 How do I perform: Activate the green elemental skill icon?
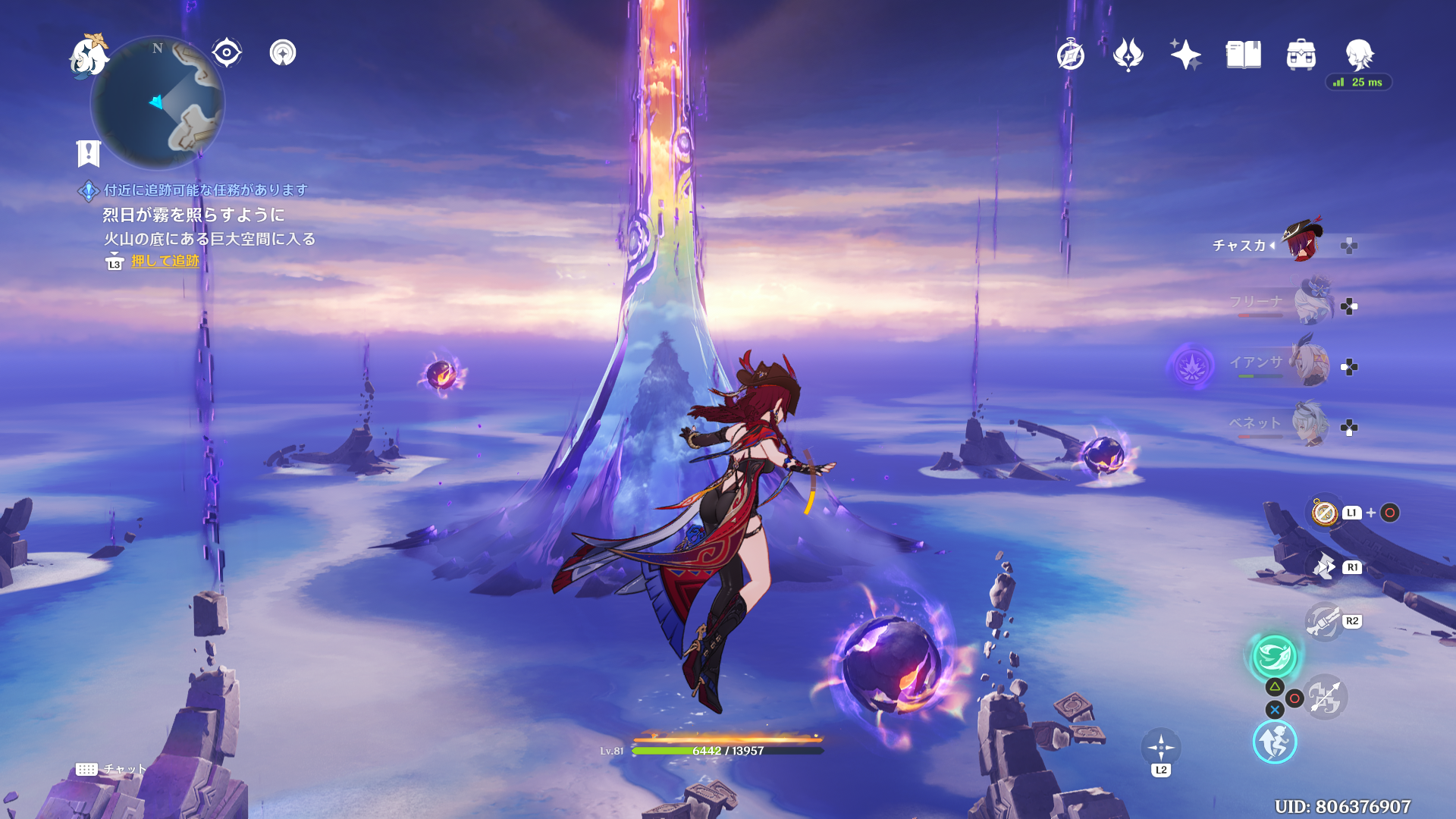(x=1274, y=656)
